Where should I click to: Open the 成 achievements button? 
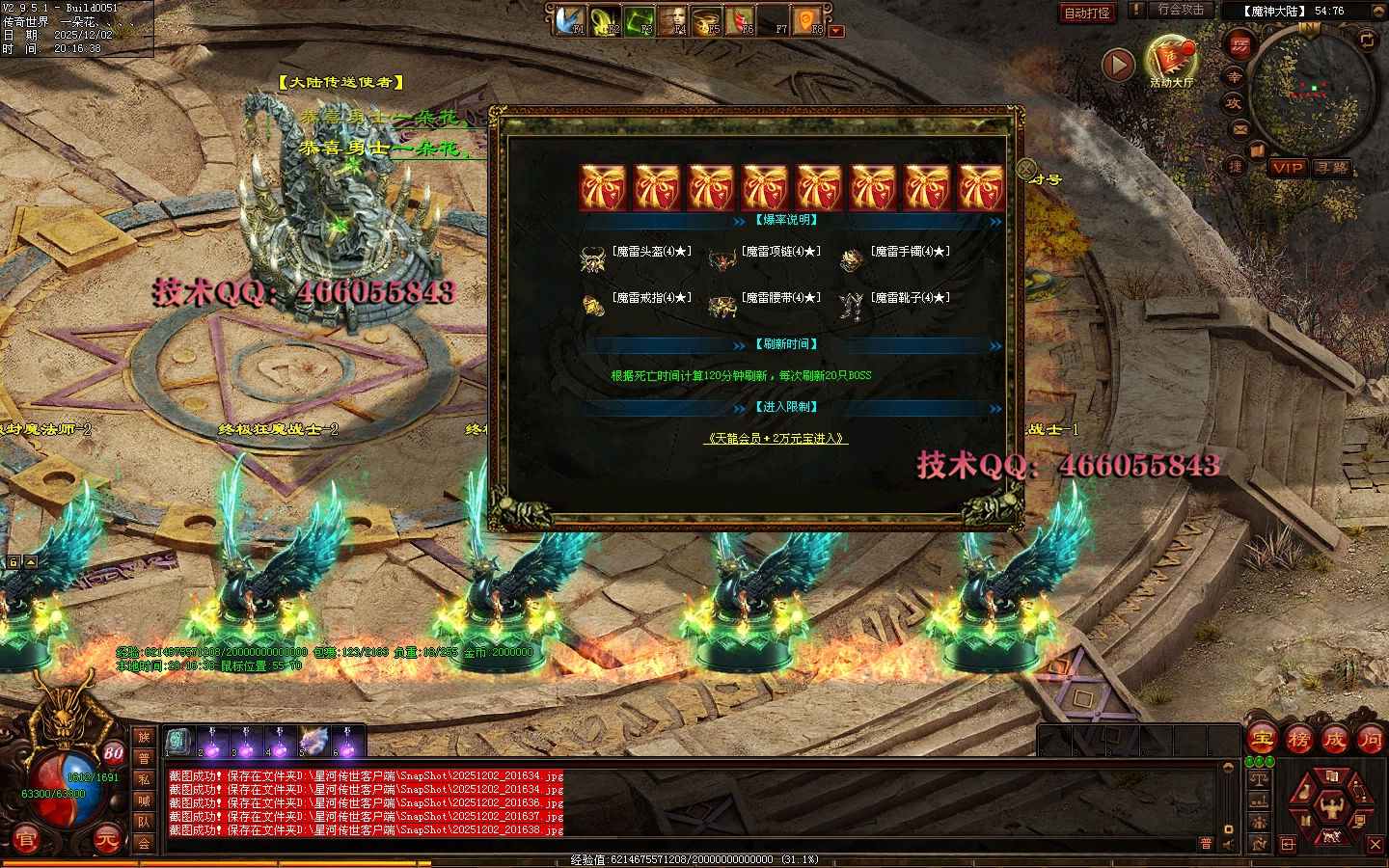(x=1334, y=740)
